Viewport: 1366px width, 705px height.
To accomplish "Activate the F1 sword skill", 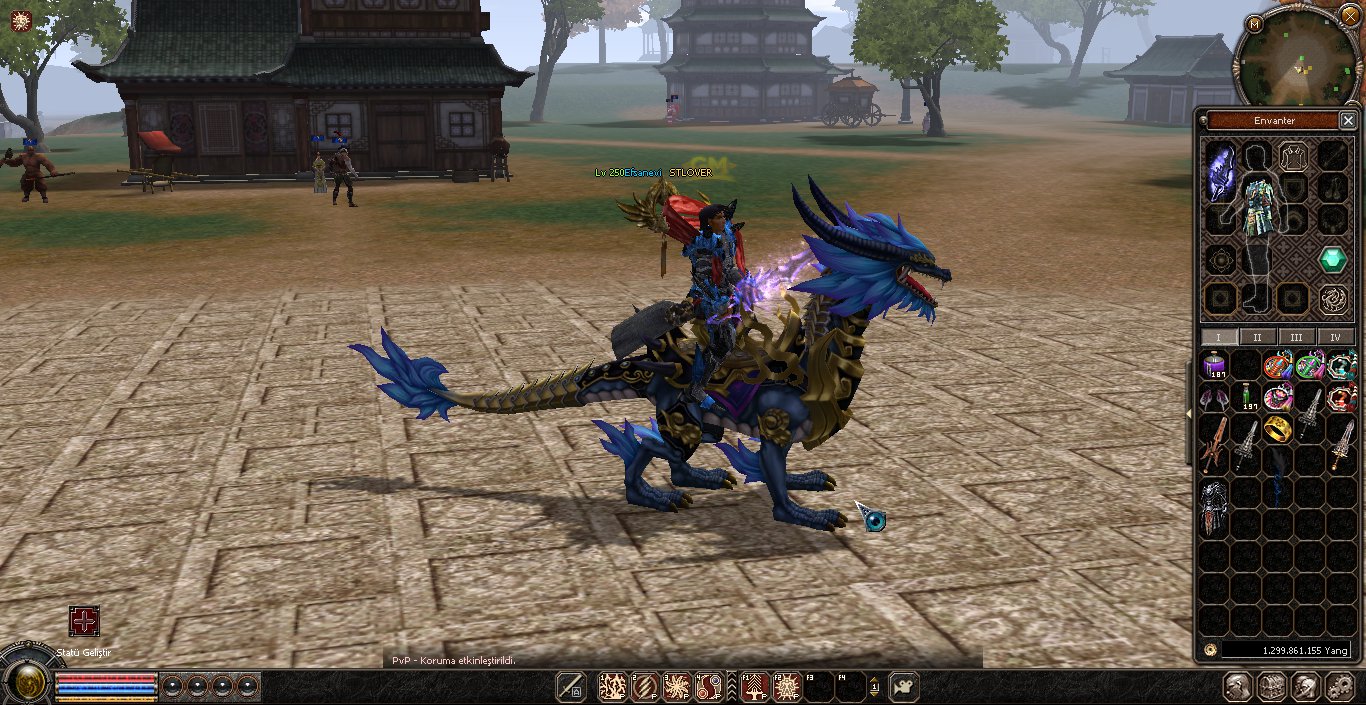I will coord(755,686).
